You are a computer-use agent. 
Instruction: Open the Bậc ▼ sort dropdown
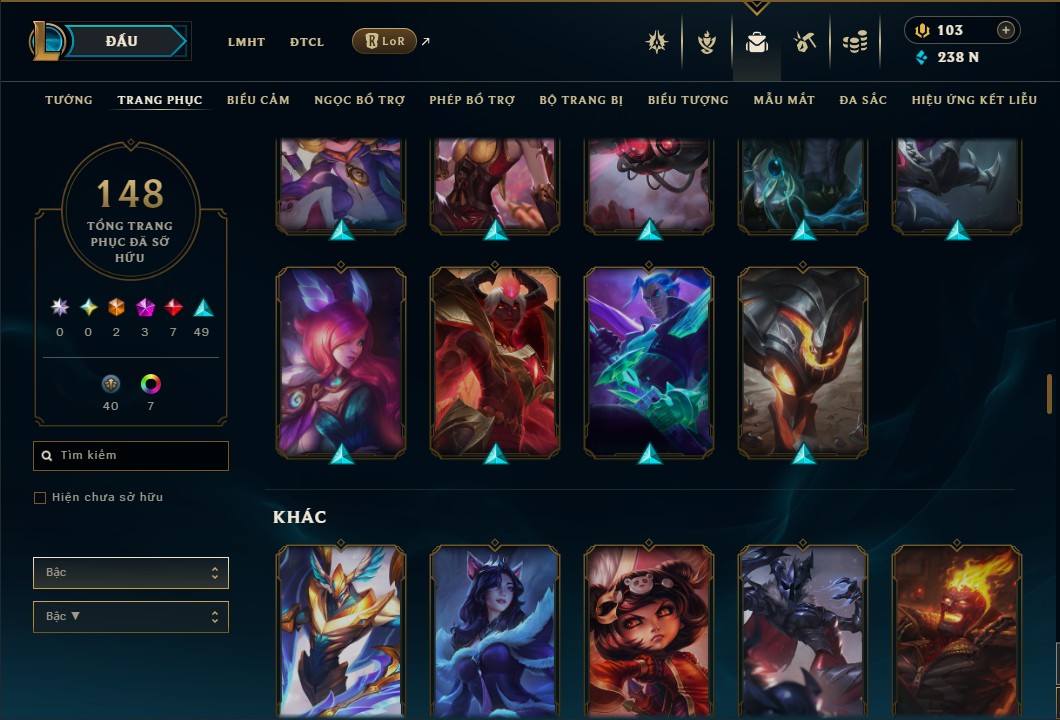(x=131, y=617)
